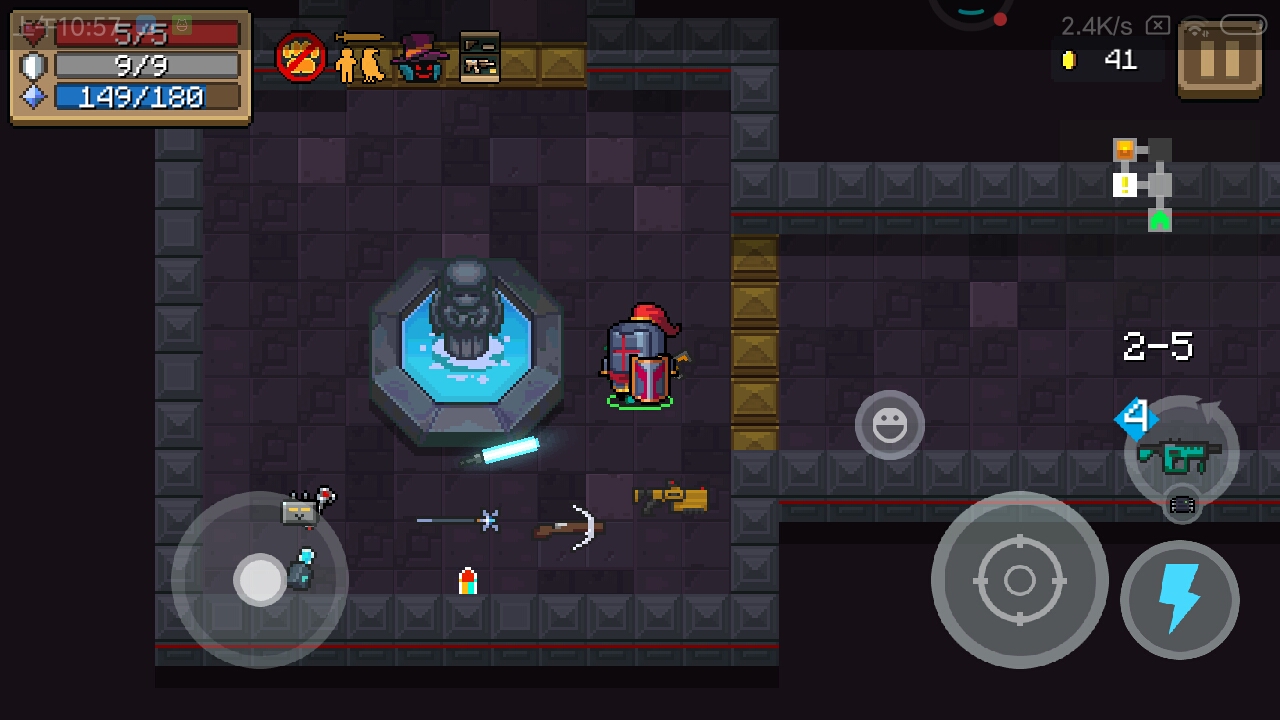The width and height of the screenshot is (1280, 720).
Task: Switch weapon using the teal rifle button
Action: (1181, 454)
